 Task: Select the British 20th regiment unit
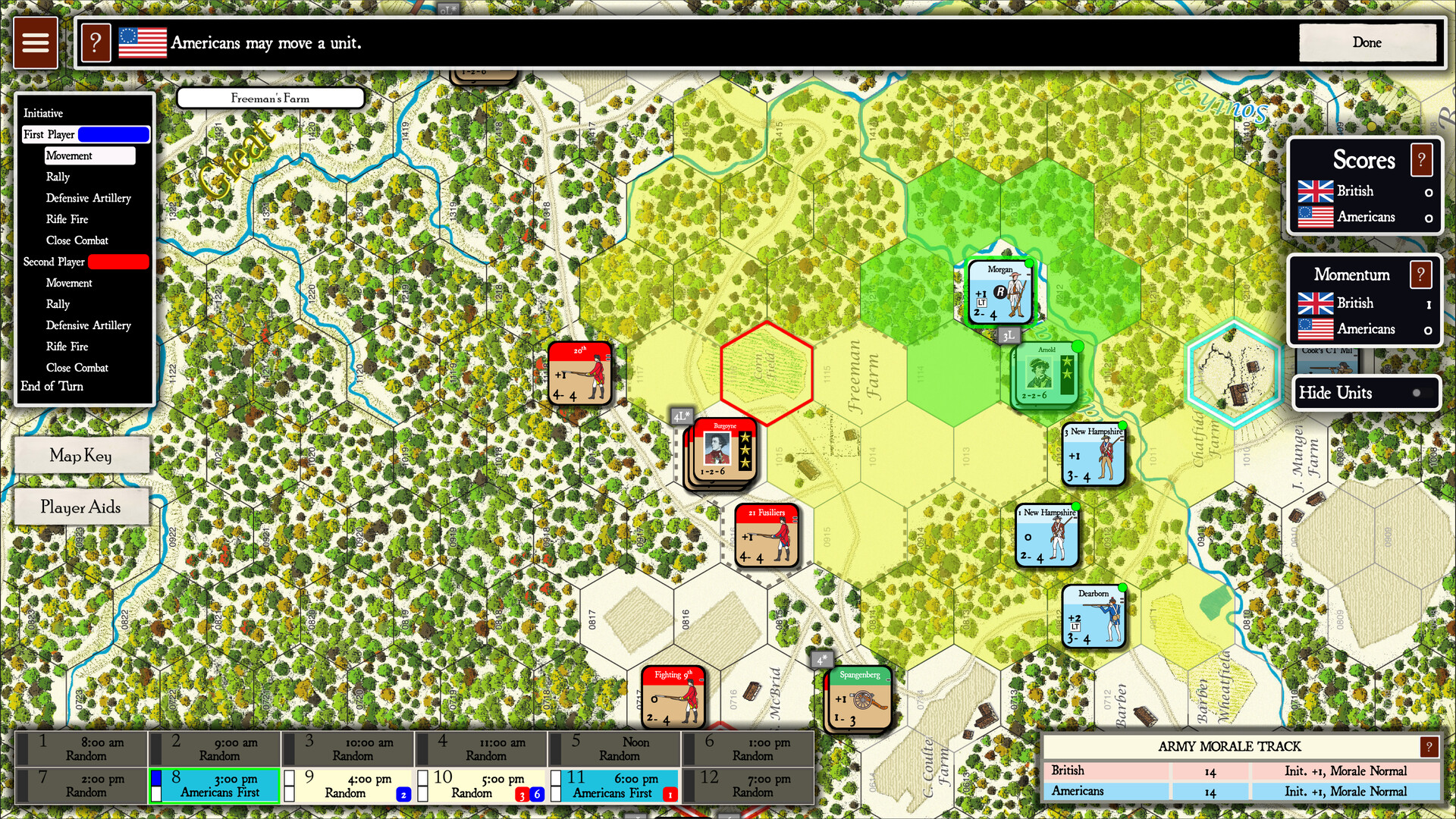pos(579,373)
